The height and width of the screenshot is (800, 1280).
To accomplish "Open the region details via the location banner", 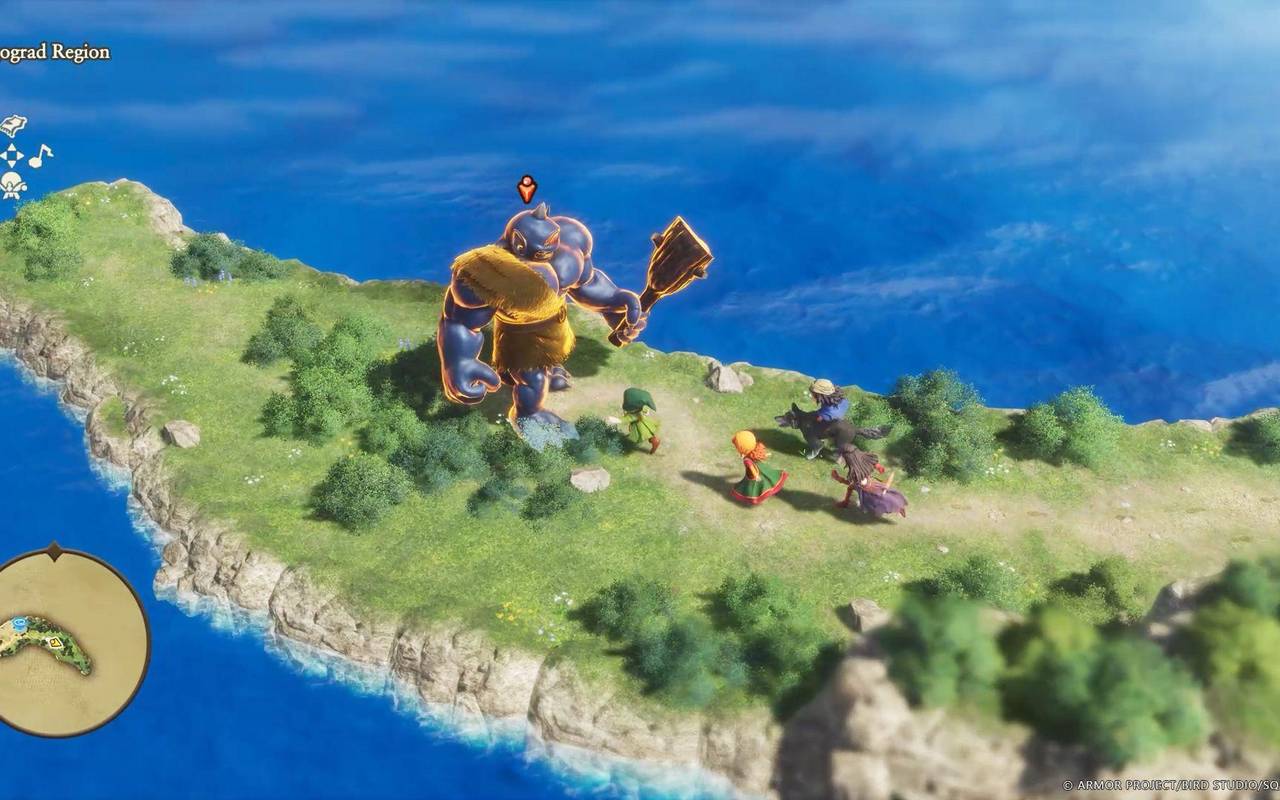I will coord(55,52).
